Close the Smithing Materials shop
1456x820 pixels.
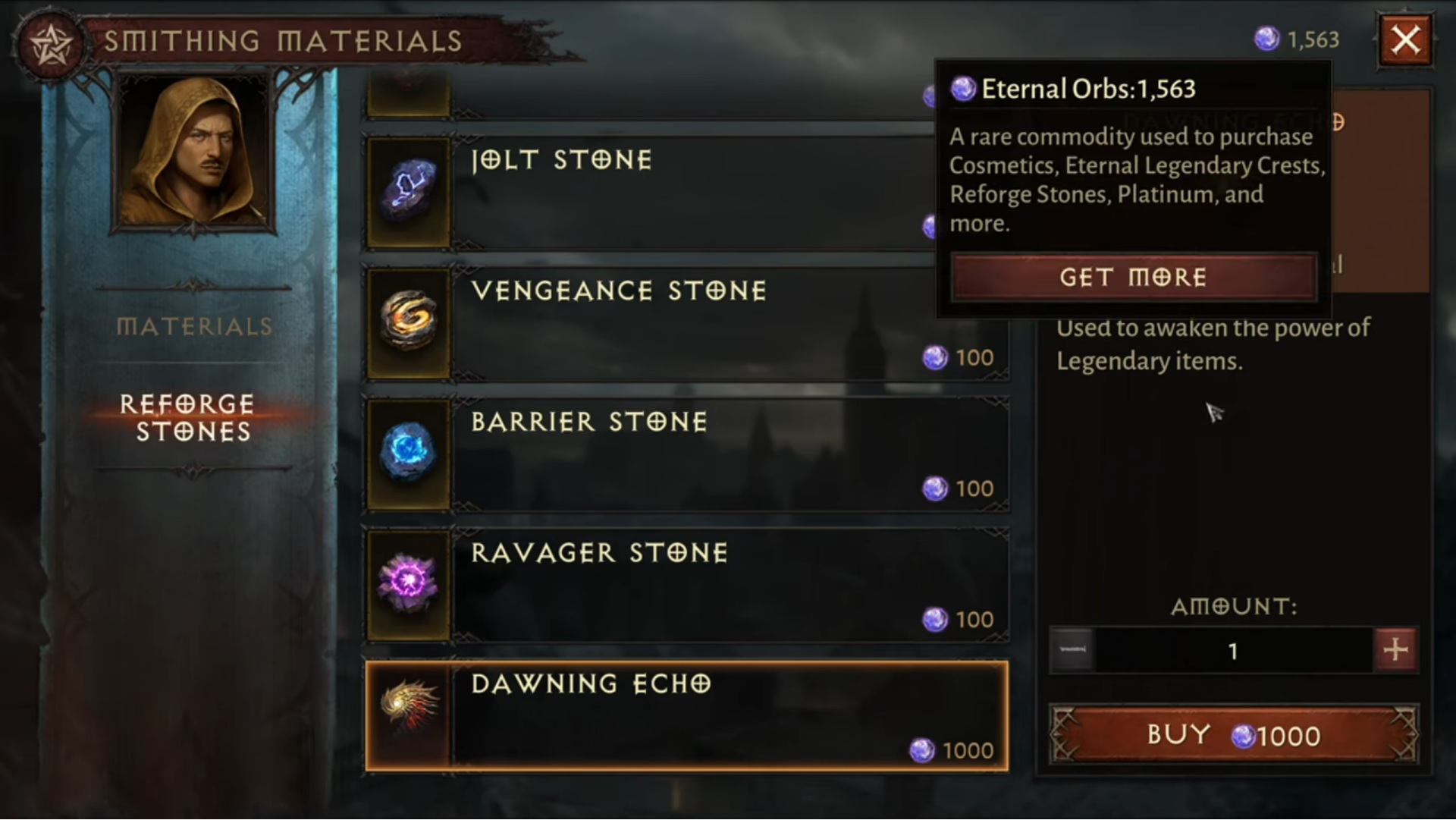[x=1405, y=40]
